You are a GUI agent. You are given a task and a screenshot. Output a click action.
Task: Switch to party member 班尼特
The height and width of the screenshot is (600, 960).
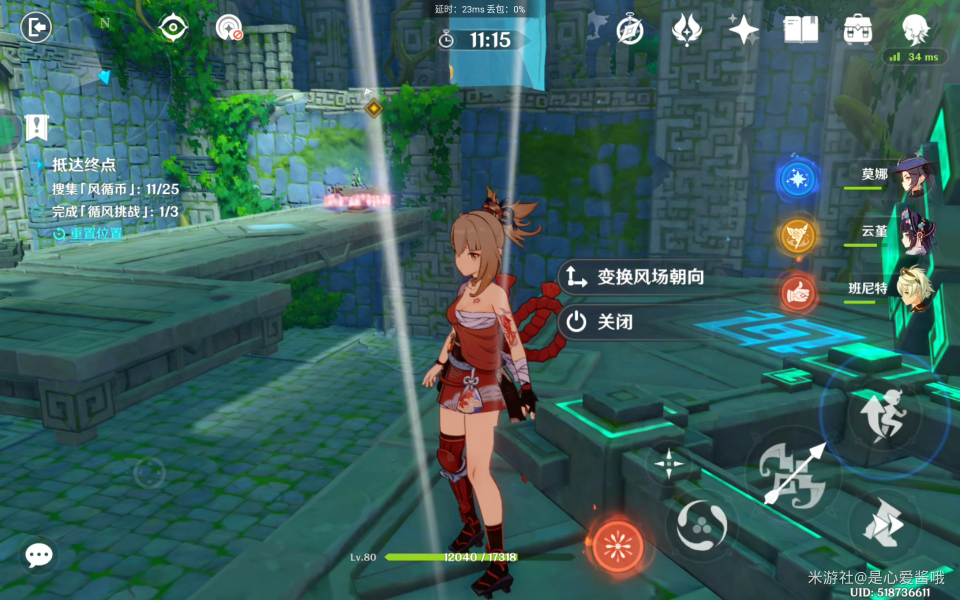(x=912, y=289)
